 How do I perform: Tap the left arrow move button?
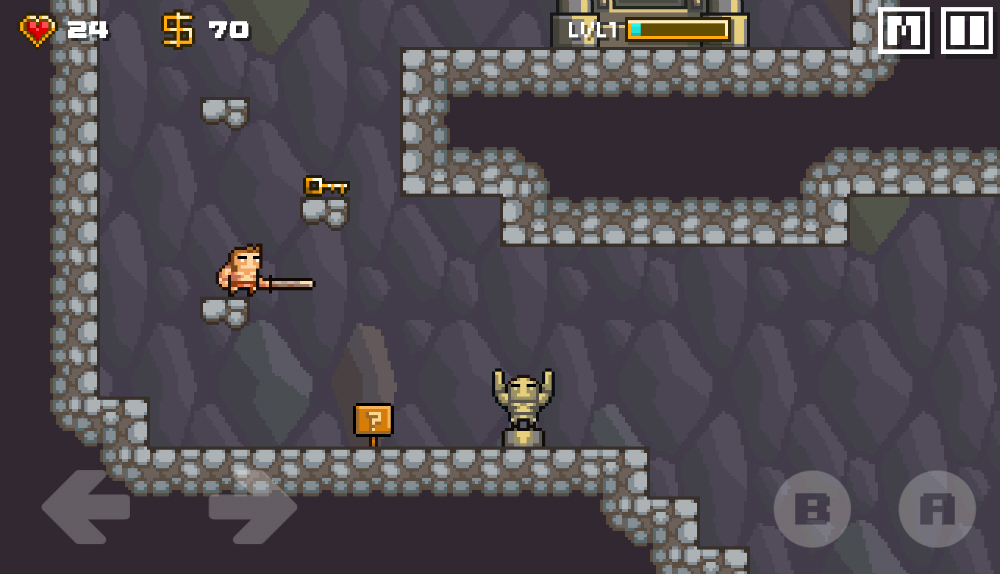click(x=86, y=508)
